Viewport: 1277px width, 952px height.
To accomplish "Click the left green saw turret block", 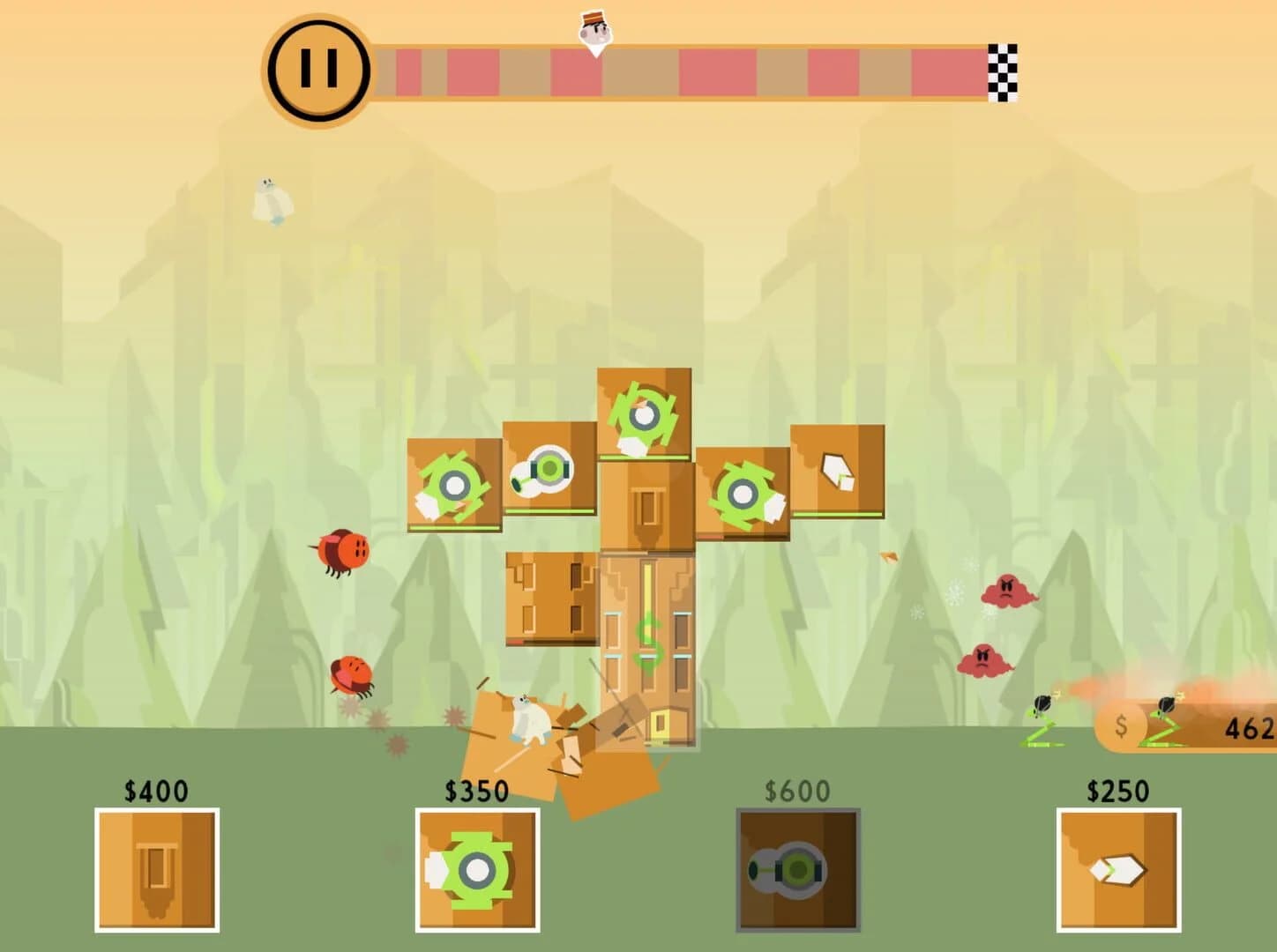I will click(454, 485).
